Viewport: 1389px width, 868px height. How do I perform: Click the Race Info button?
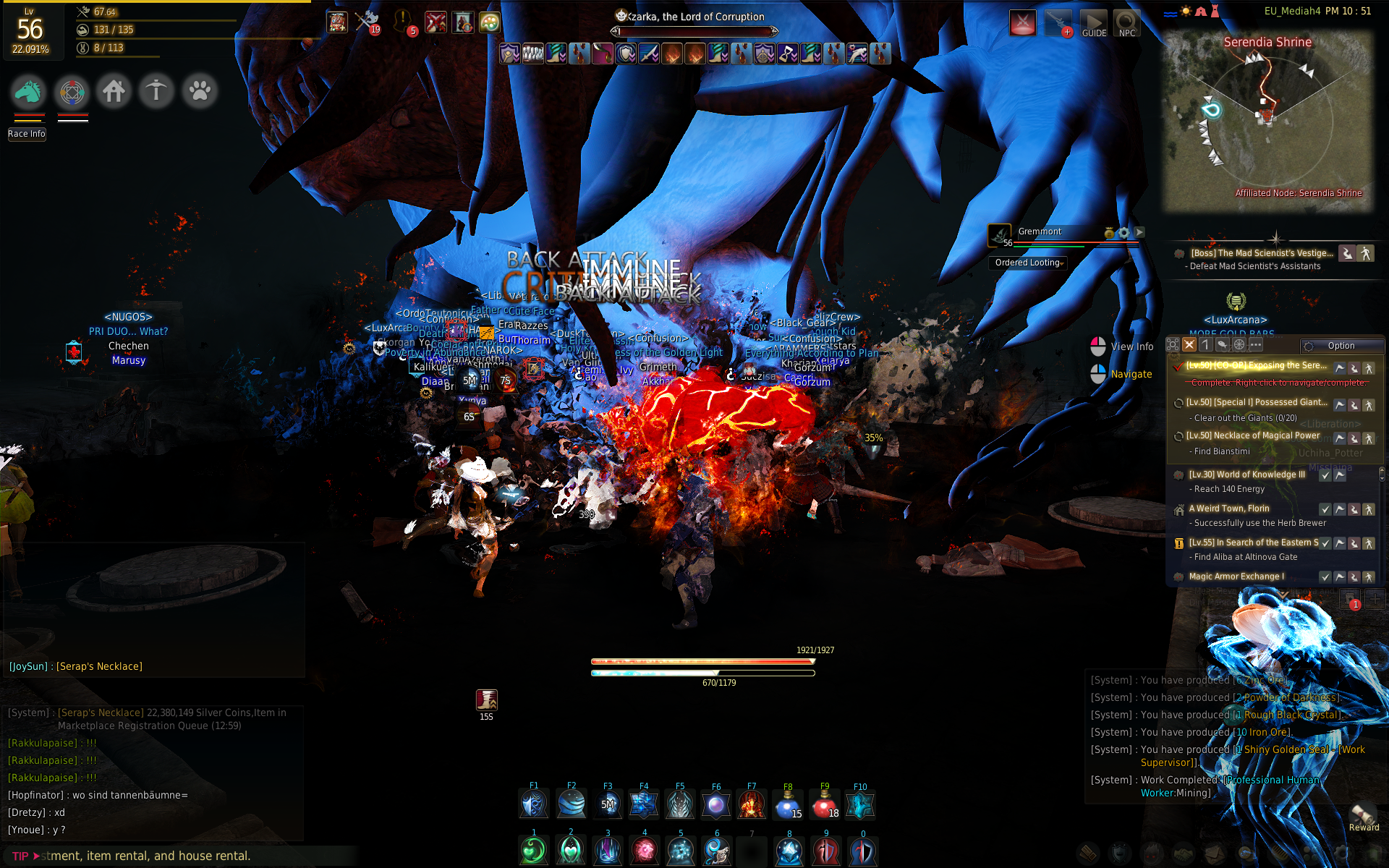click(27, 134)
